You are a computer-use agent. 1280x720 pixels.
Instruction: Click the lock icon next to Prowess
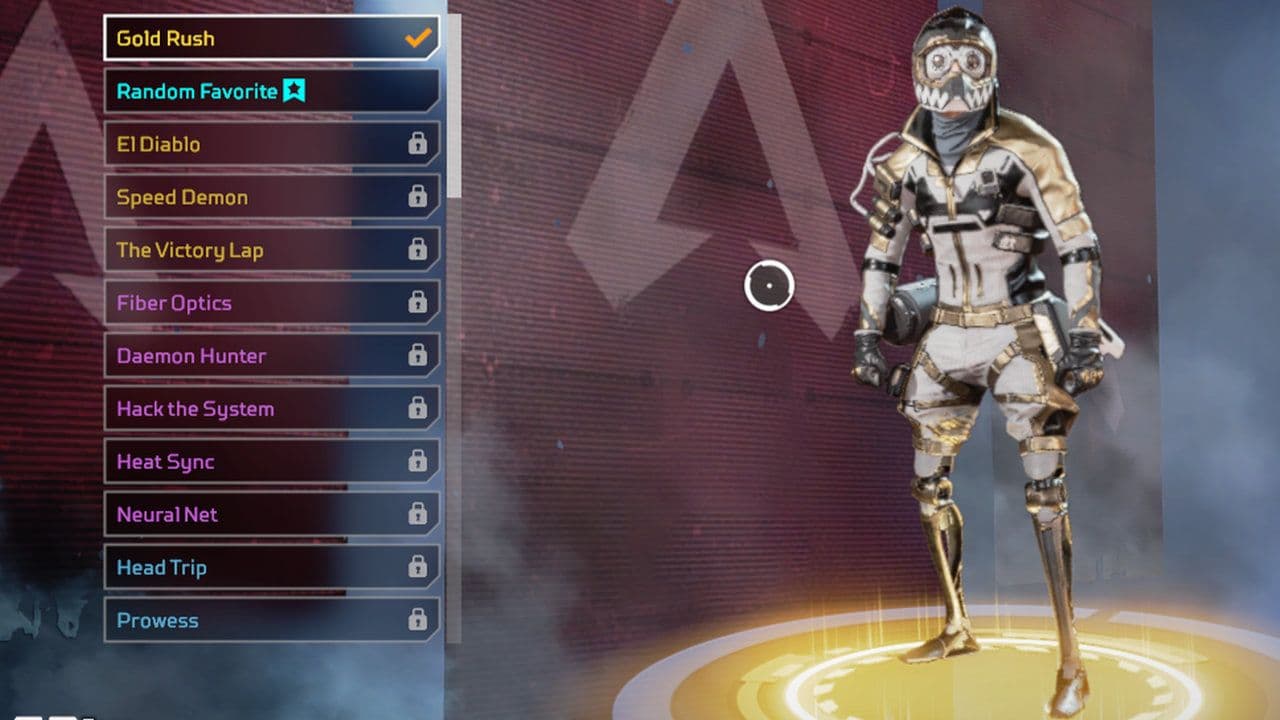[418, 620]
